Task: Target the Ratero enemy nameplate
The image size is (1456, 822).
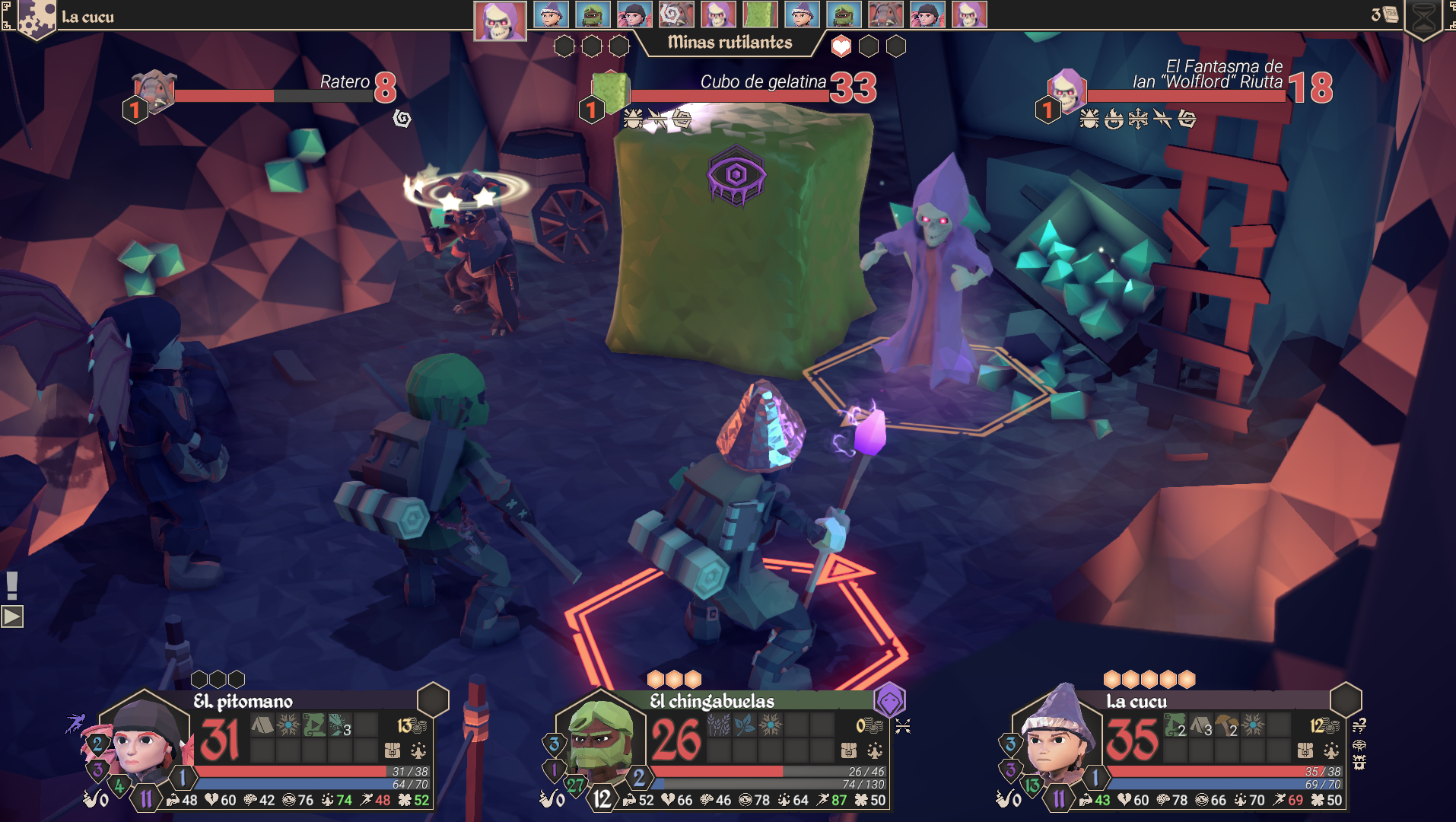Action: (x=345, y=82)
